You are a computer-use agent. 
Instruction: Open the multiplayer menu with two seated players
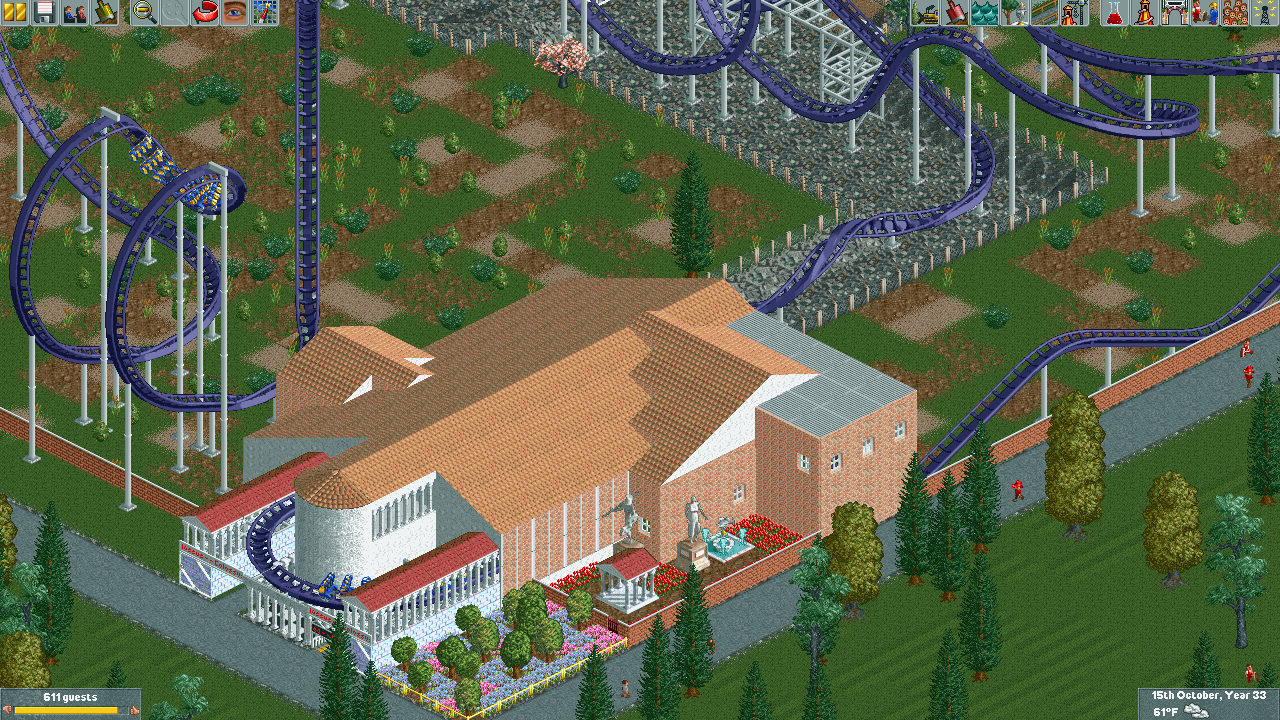click(74, 12)
